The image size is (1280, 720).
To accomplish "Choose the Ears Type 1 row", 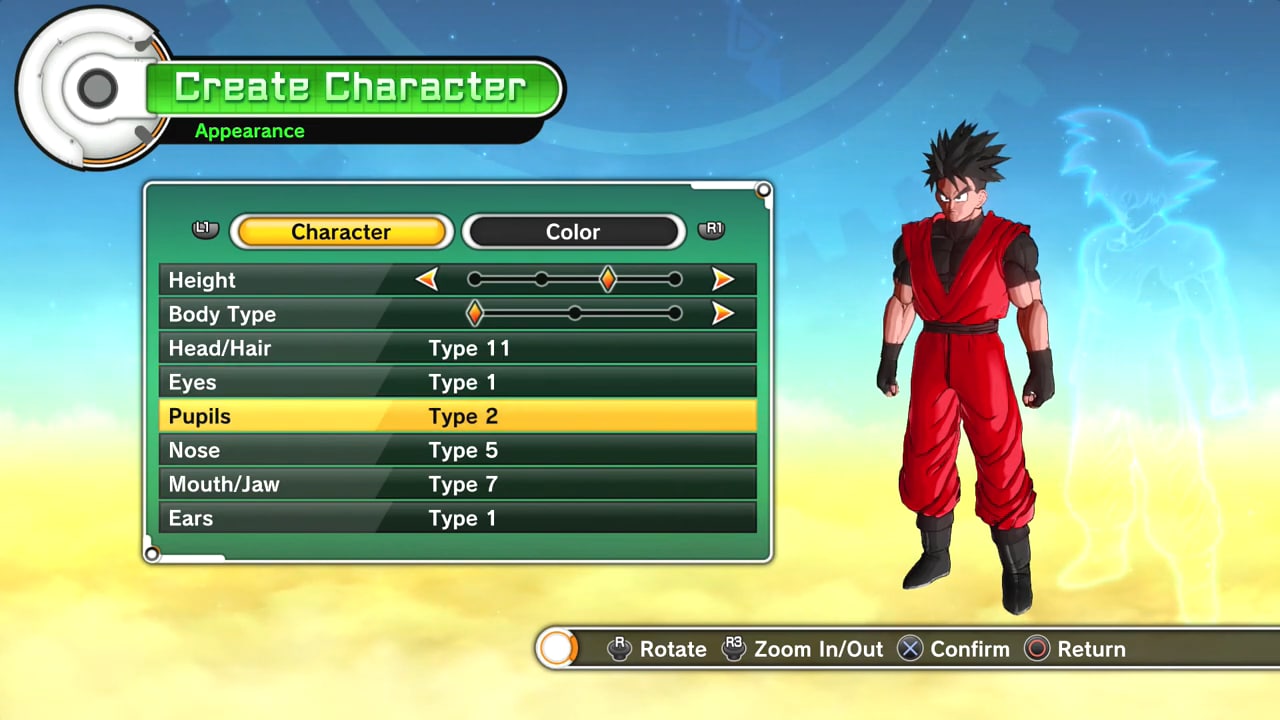I will [457, 518].
